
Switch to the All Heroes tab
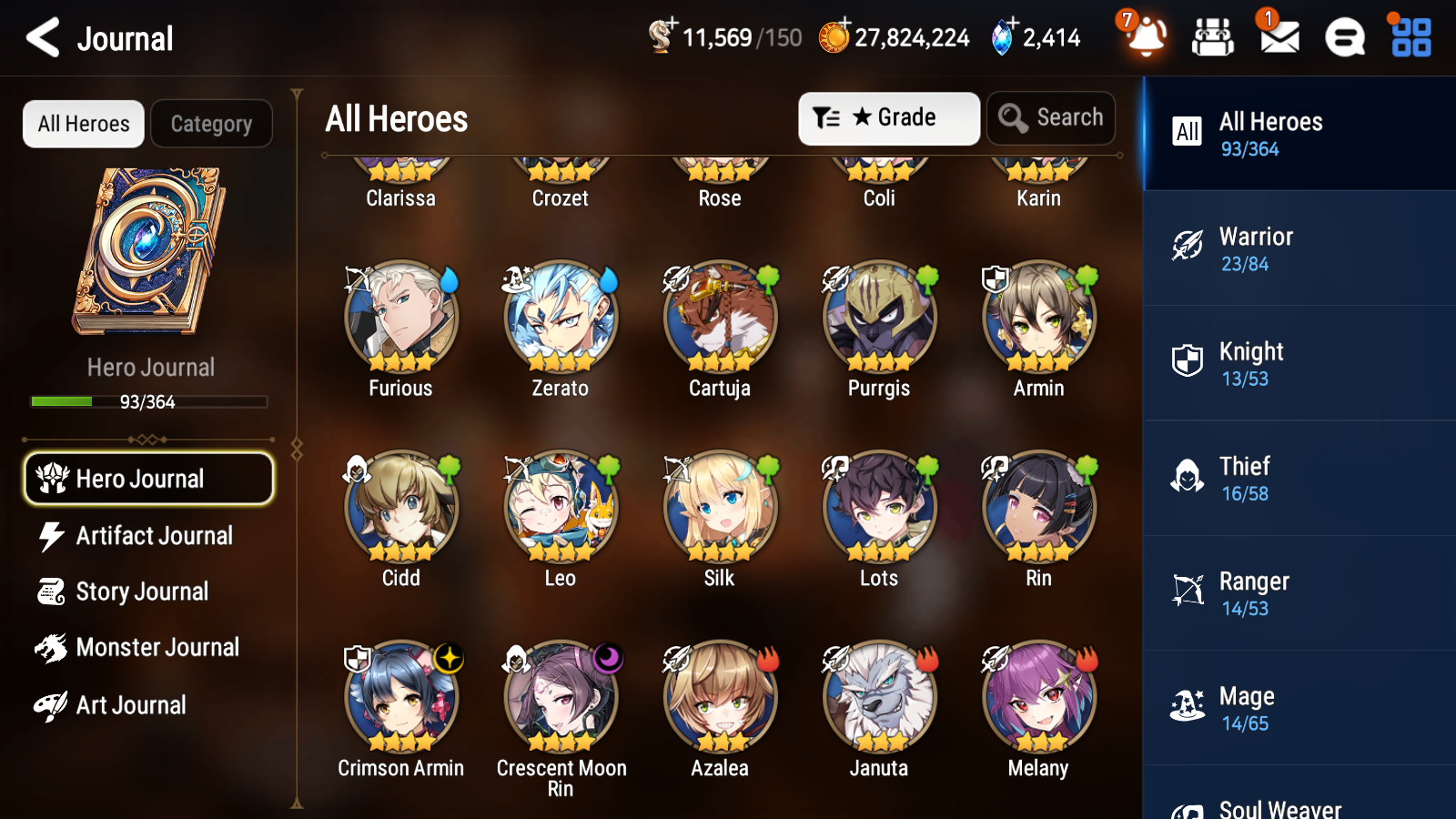click(83, 124)
